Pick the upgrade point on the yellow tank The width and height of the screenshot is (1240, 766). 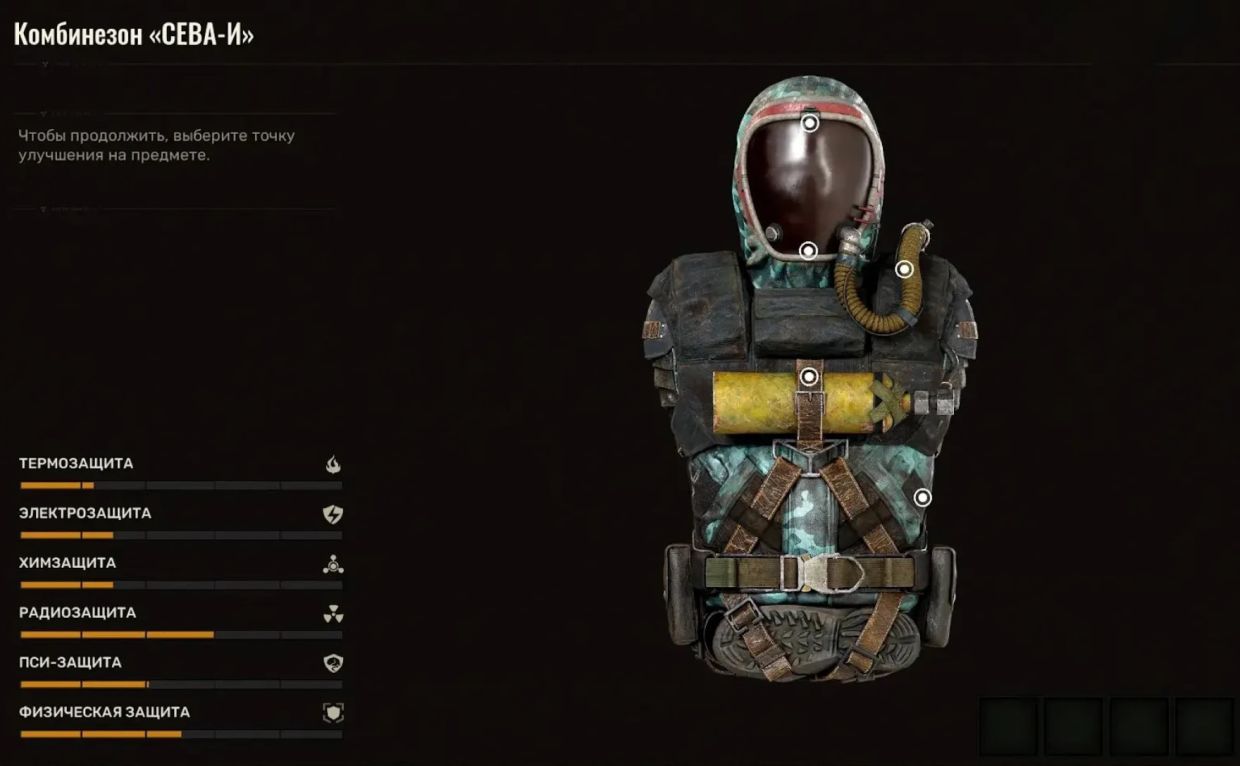coord(809,377)
